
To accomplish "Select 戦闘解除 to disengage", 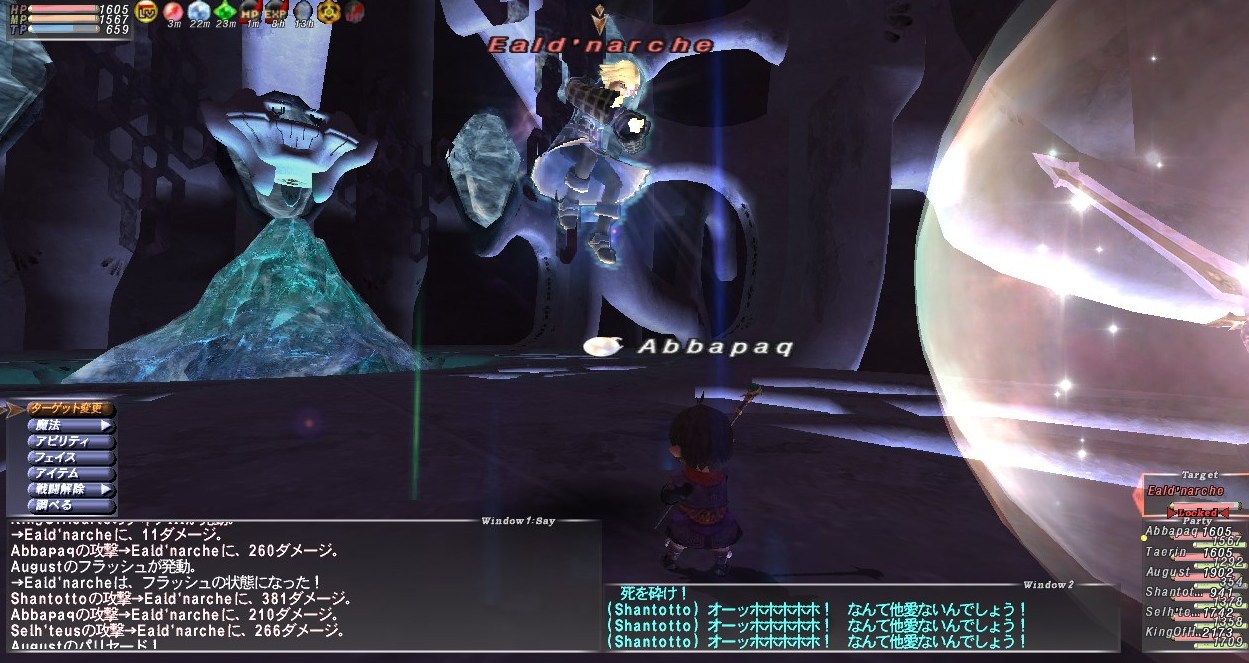I will pyautogui.click(x=70, y=489).
